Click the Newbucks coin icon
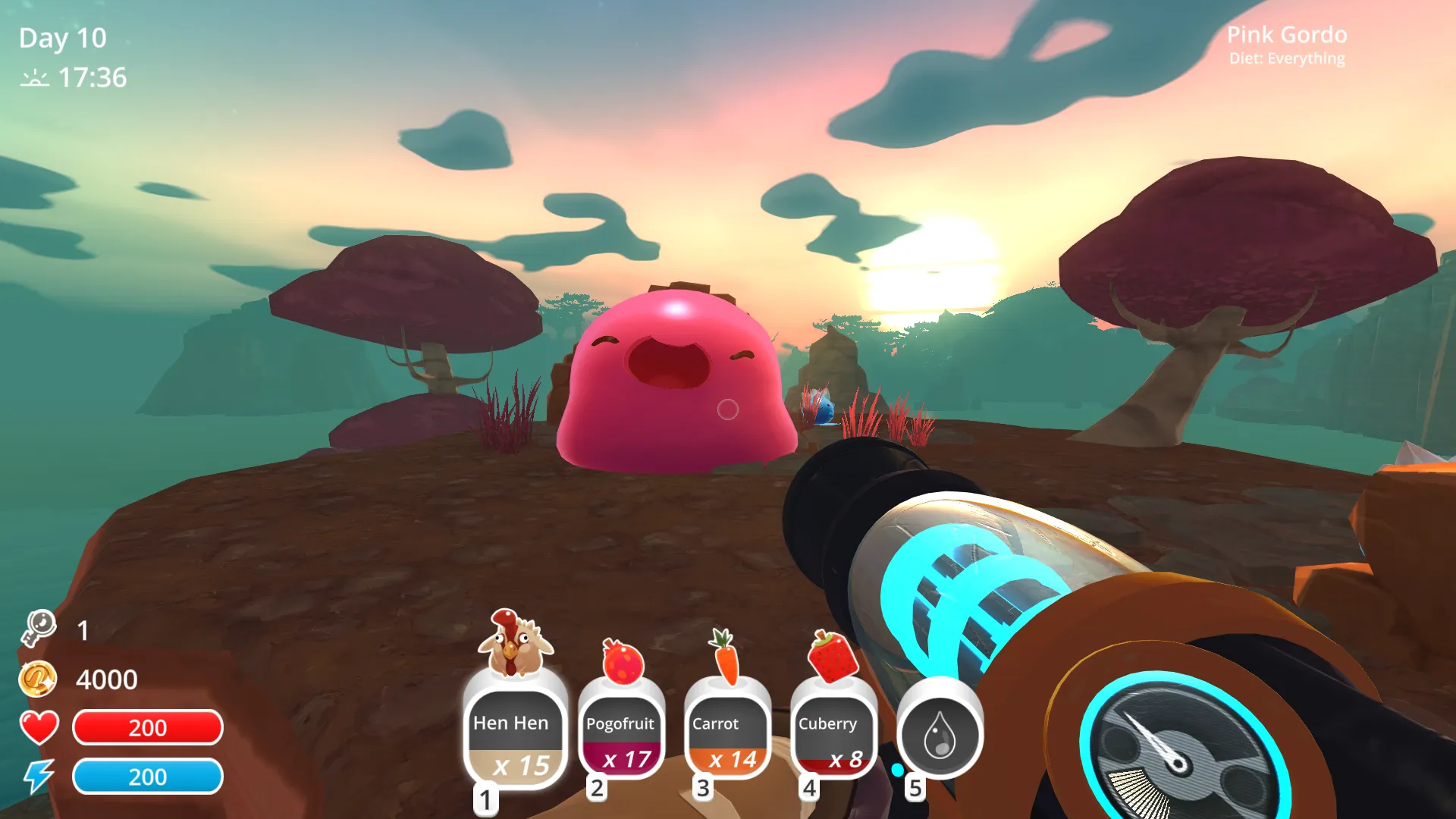This screenshot has width=1456, height=819. [37, 679]
